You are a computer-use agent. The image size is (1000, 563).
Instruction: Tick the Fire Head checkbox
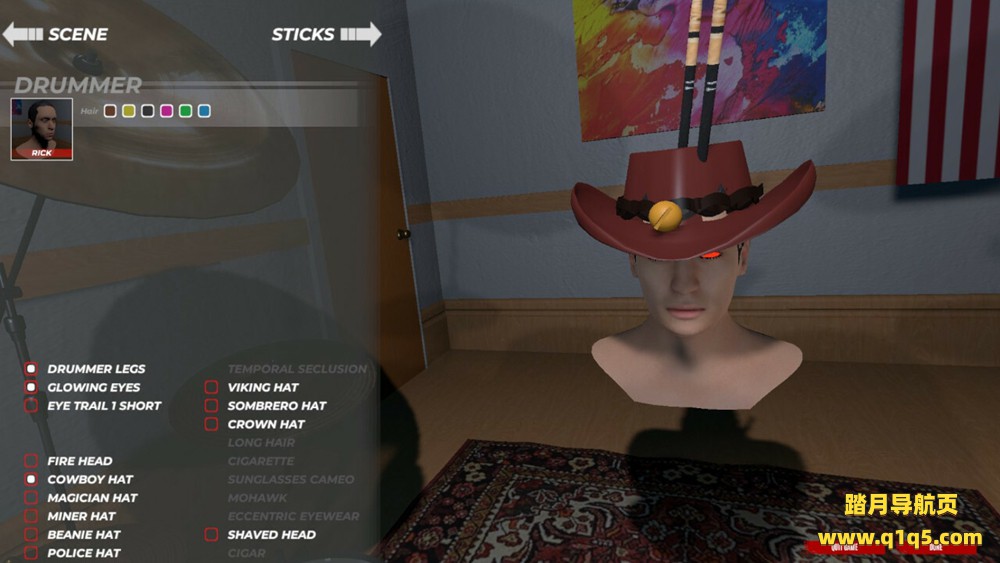coord(31,461)
